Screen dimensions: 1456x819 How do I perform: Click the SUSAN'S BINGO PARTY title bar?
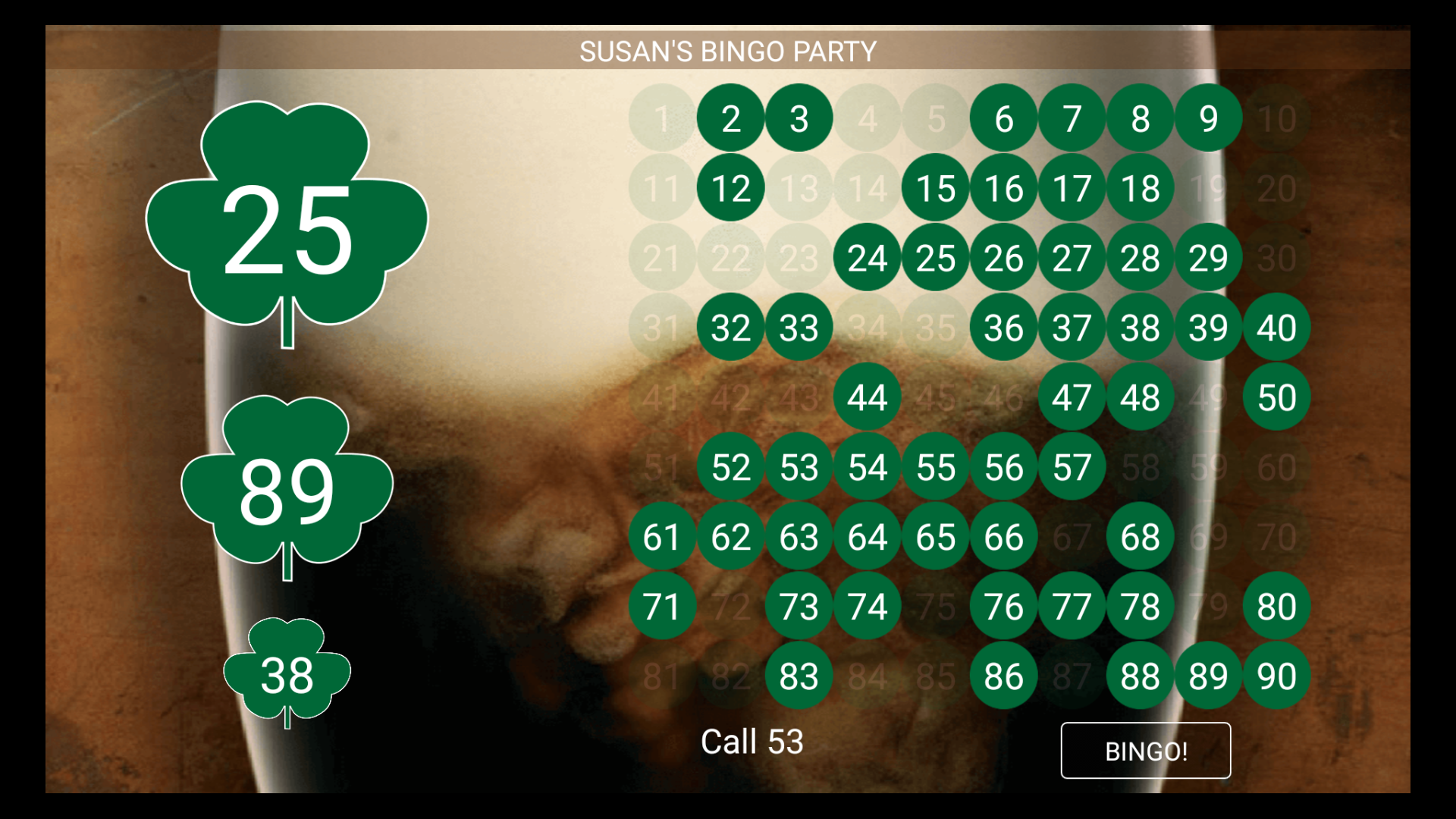pyautogui.click(x=728, y=51)
